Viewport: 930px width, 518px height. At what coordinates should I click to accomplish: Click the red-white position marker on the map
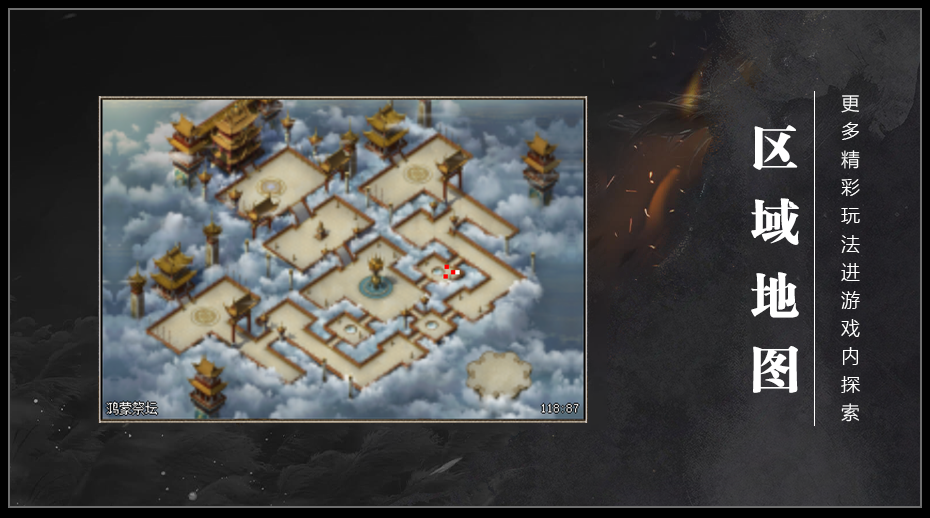tap(451, 271)
